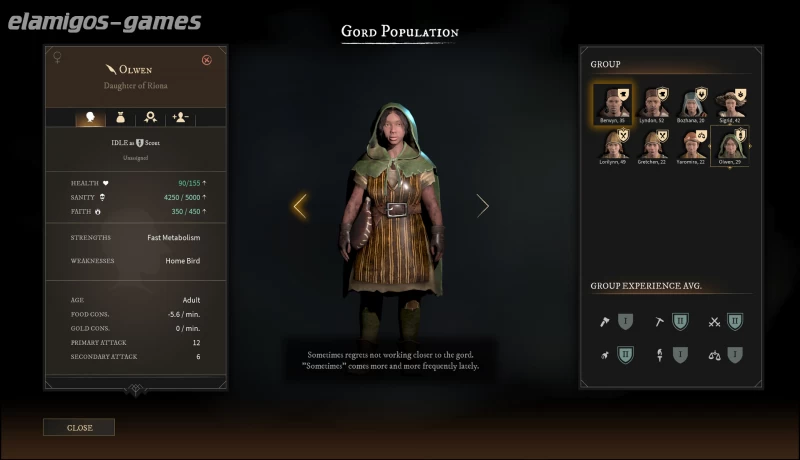This screenshot has height=460, width=800.
Task: Click Olwen's portrait in the group
Action: coord(731,145)
